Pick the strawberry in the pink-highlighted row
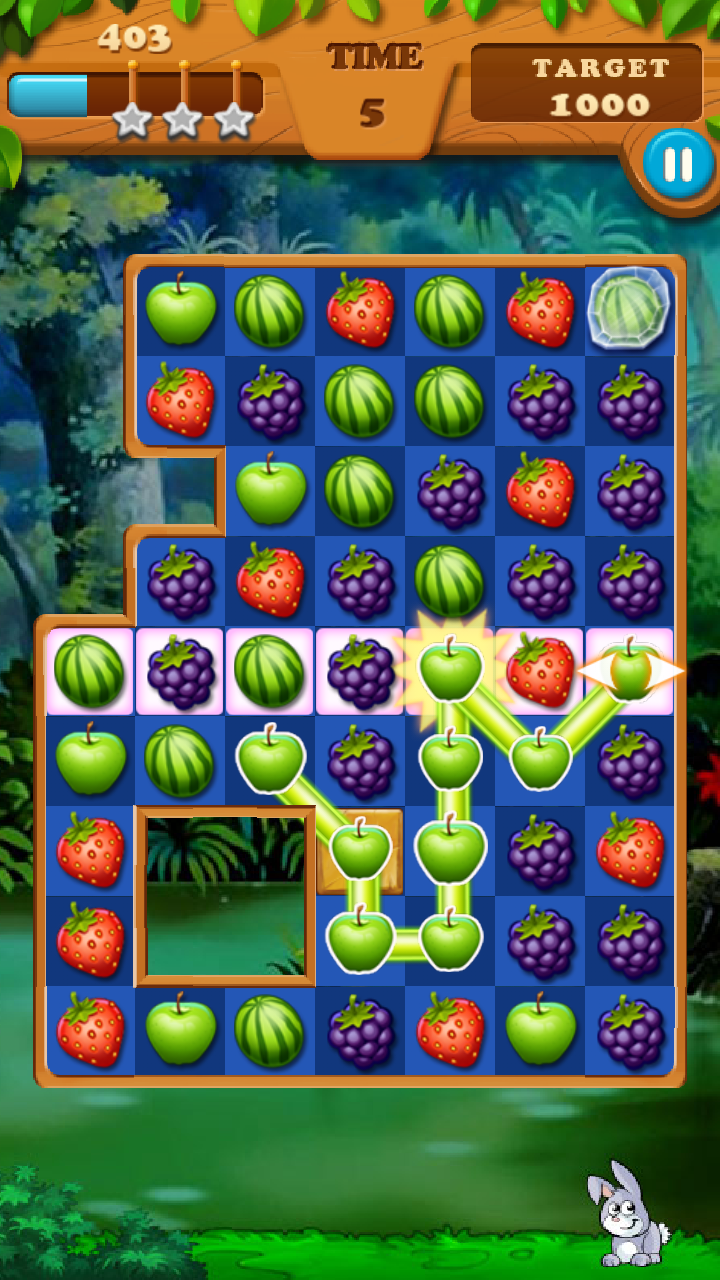Image resolution: width=720 pixels, height=1280 pixels. tap(540, 671)
